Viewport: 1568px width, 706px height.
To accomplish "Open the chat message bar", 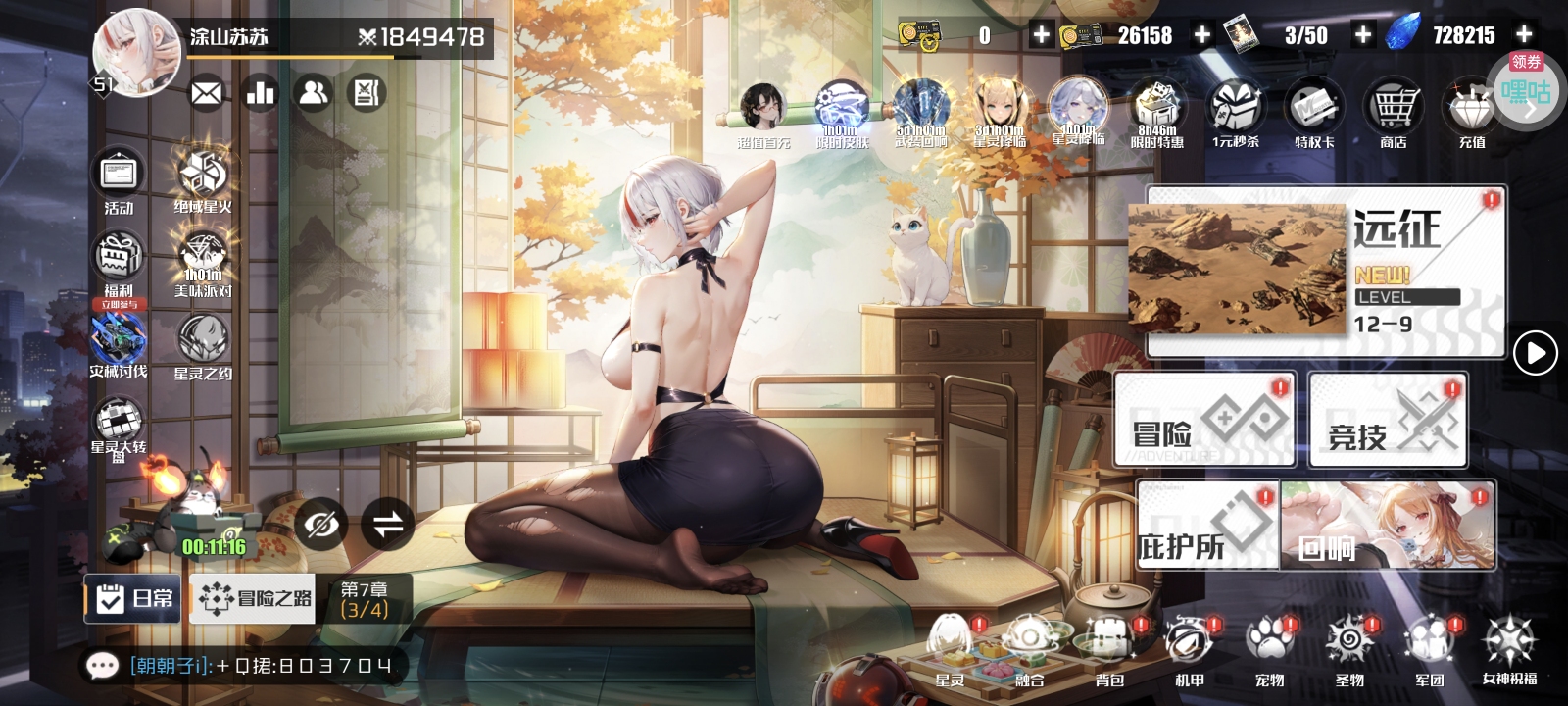I will [245, 666].
